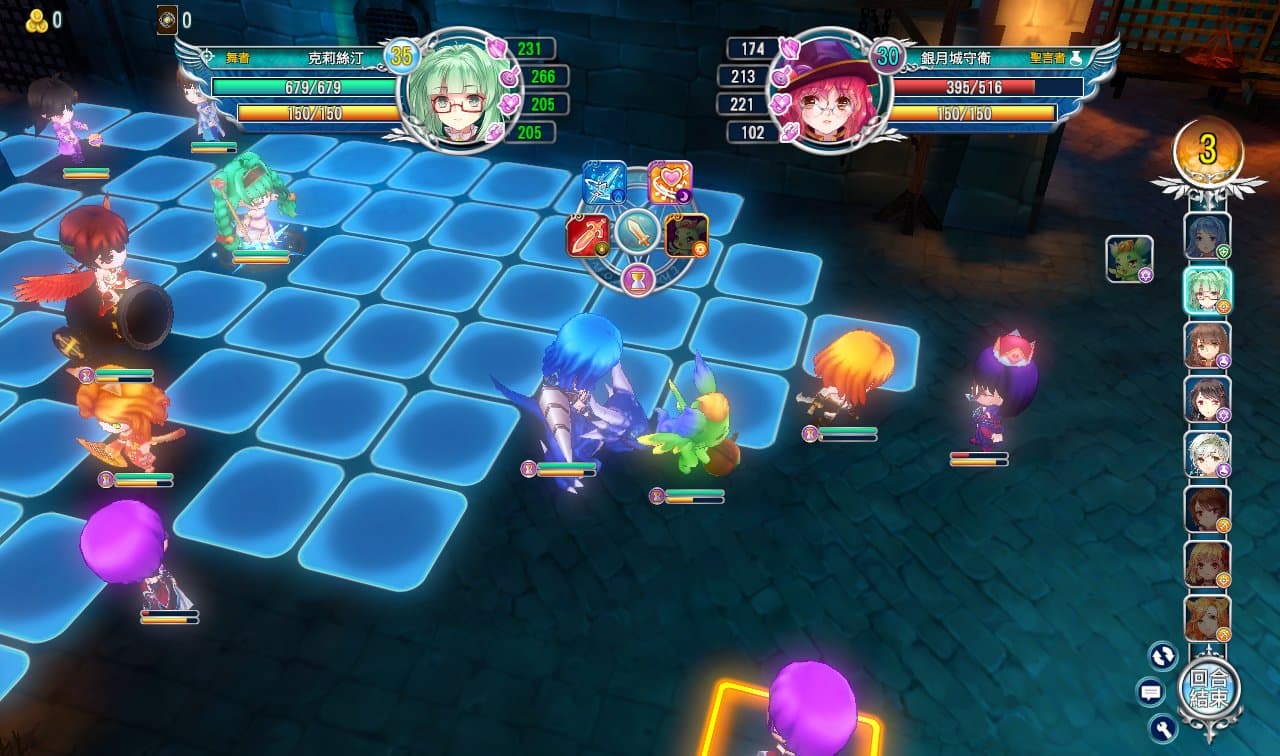Activate the pink heart skill

[669, 183]
